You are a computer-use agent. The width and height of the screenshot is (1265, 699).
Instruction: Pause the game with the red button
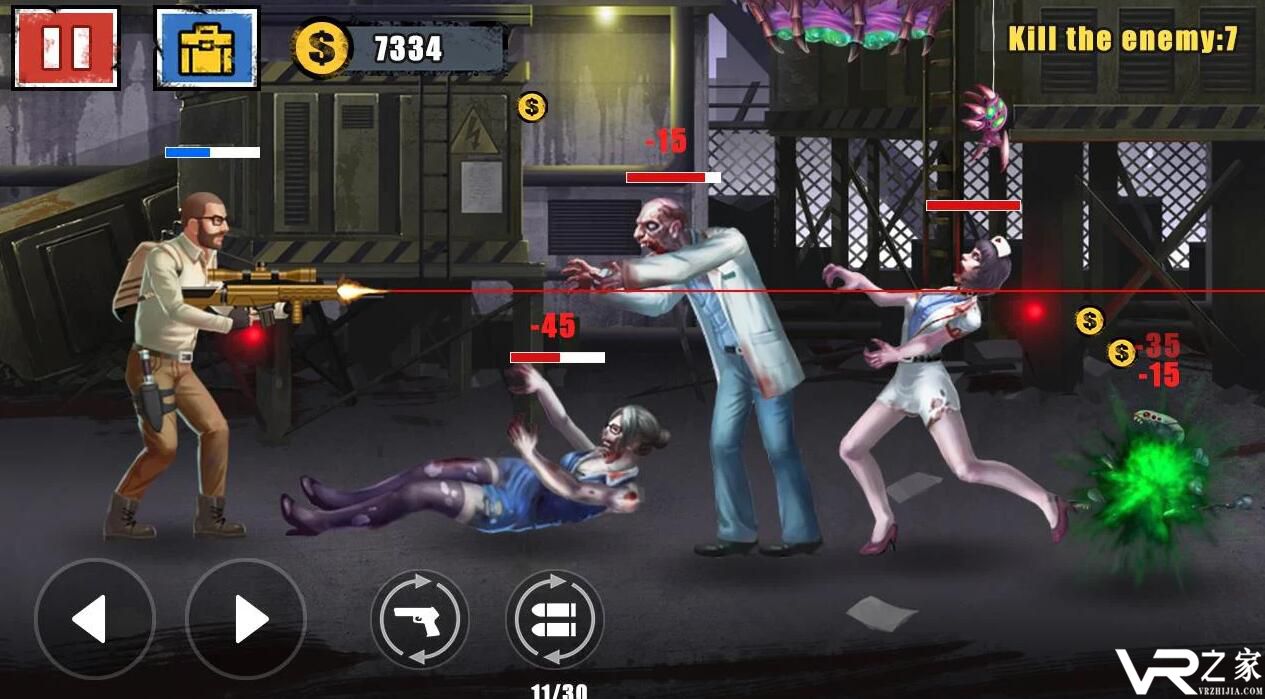[x=66, y=47]
